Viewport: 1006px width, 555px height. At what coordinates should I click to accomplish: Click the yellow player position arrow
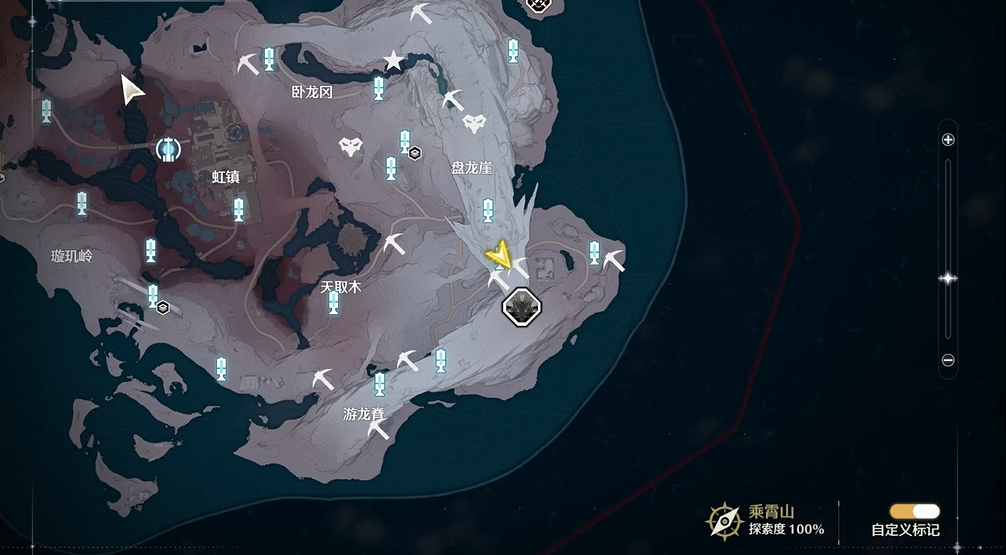500,256
